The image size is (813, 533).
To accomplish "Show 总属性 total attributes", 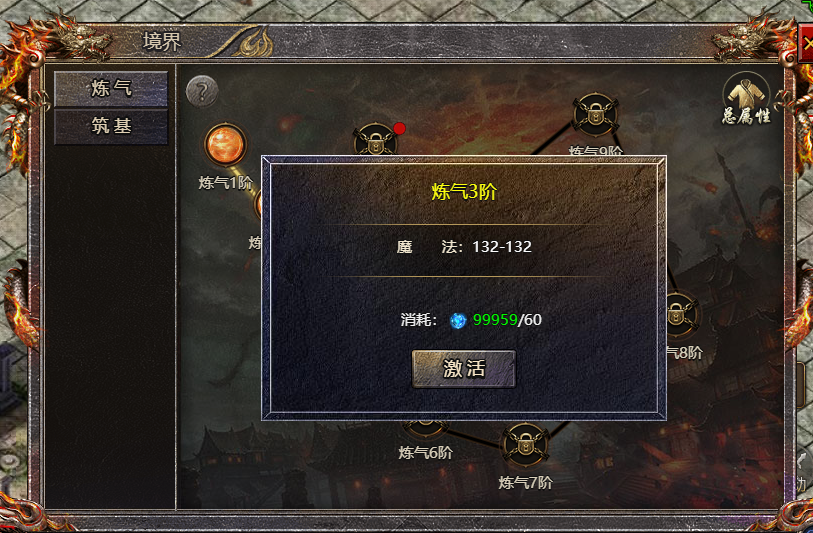I will tap(746, 96).
